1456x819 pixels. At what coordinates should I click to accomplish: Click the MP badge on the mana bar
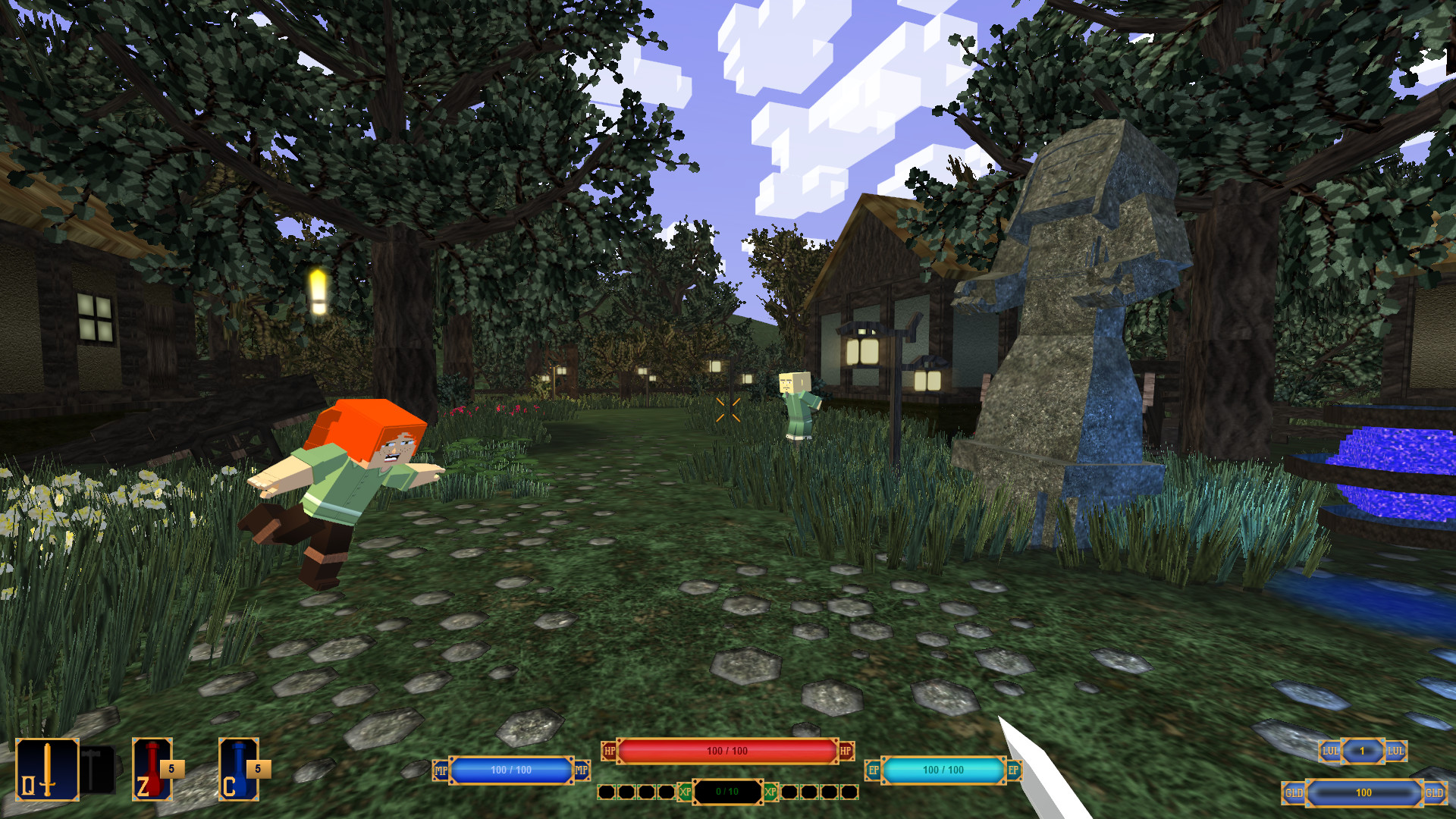[x=439, y=770]
